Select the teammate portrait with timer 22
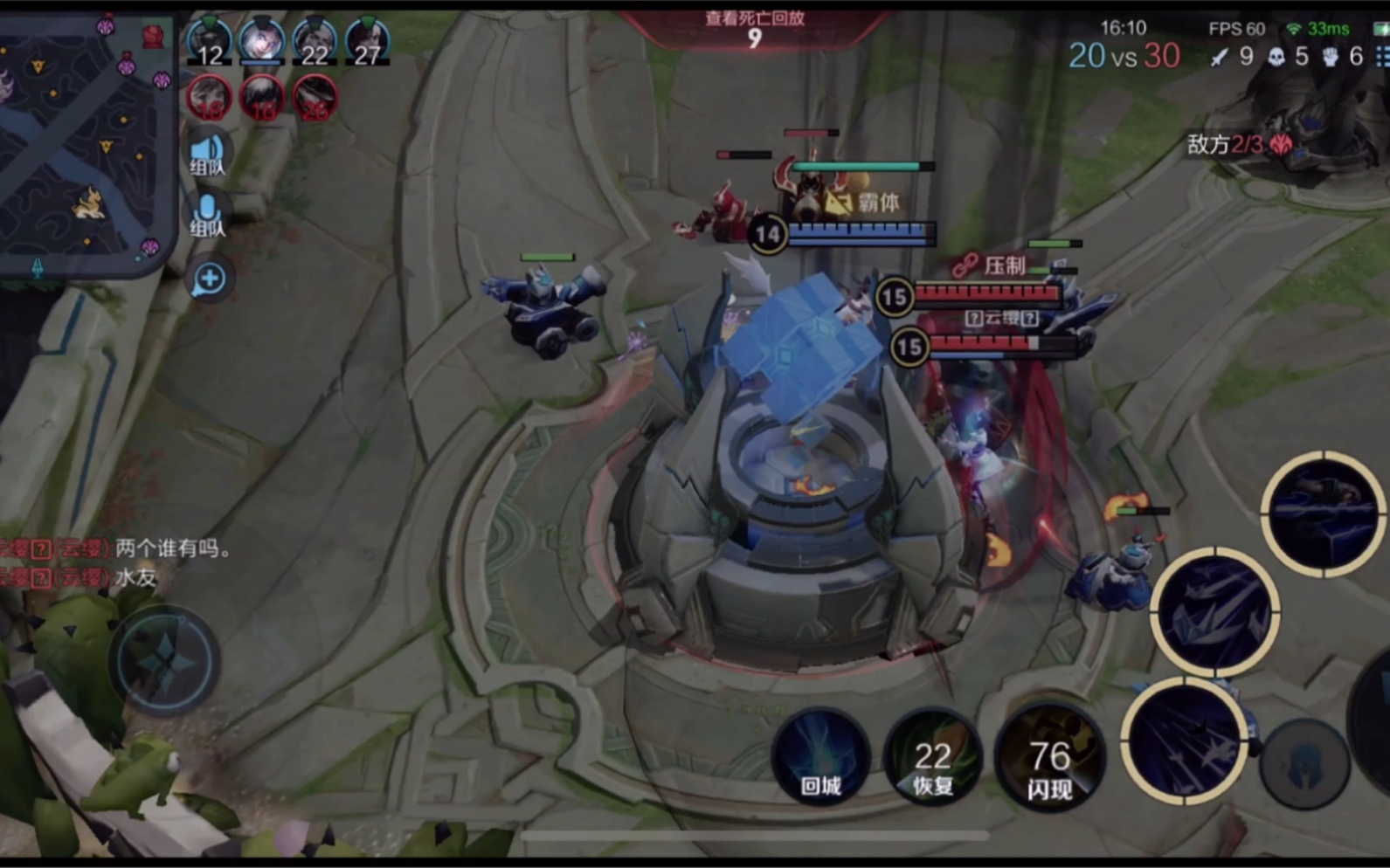 (x=315, y=42)
